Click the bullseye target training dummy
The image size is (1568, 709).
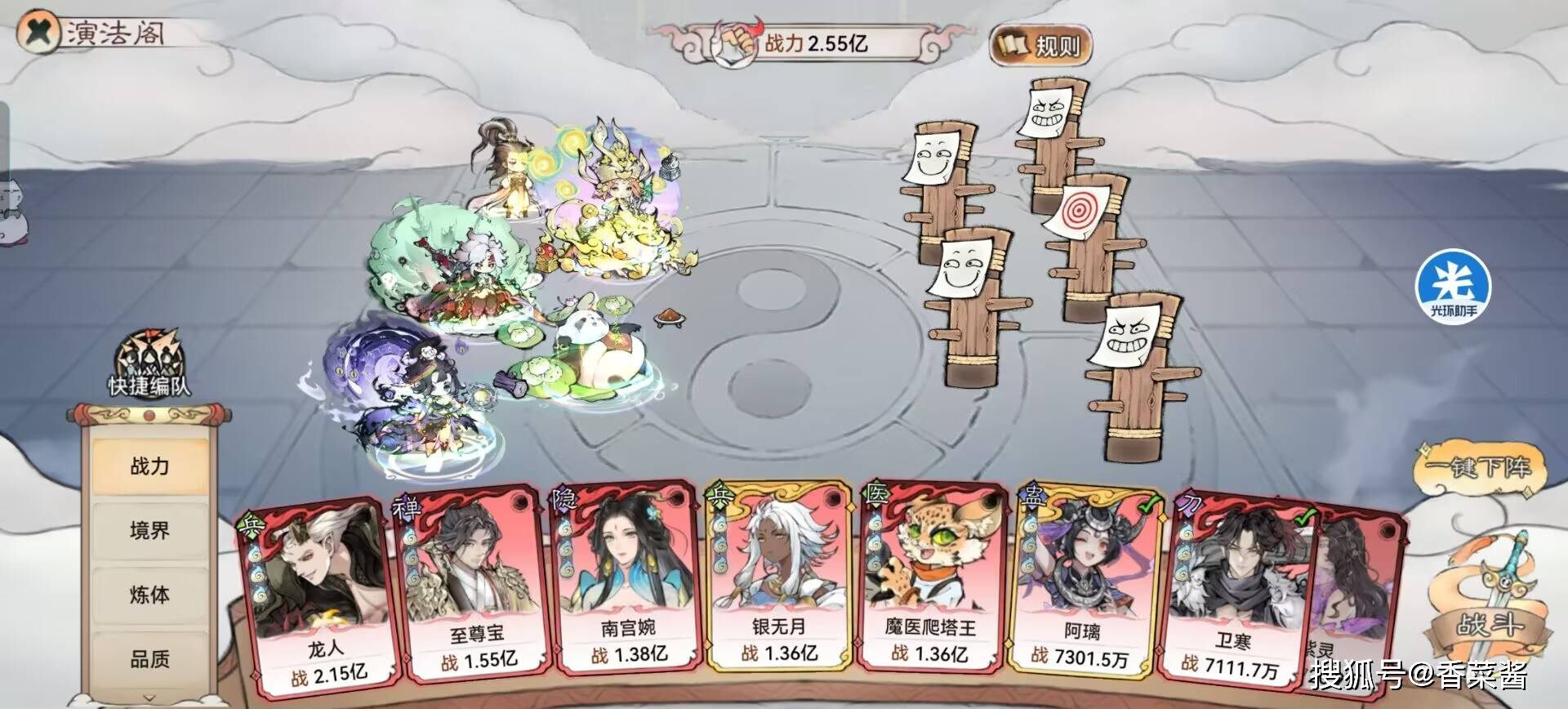point(1078,211)
